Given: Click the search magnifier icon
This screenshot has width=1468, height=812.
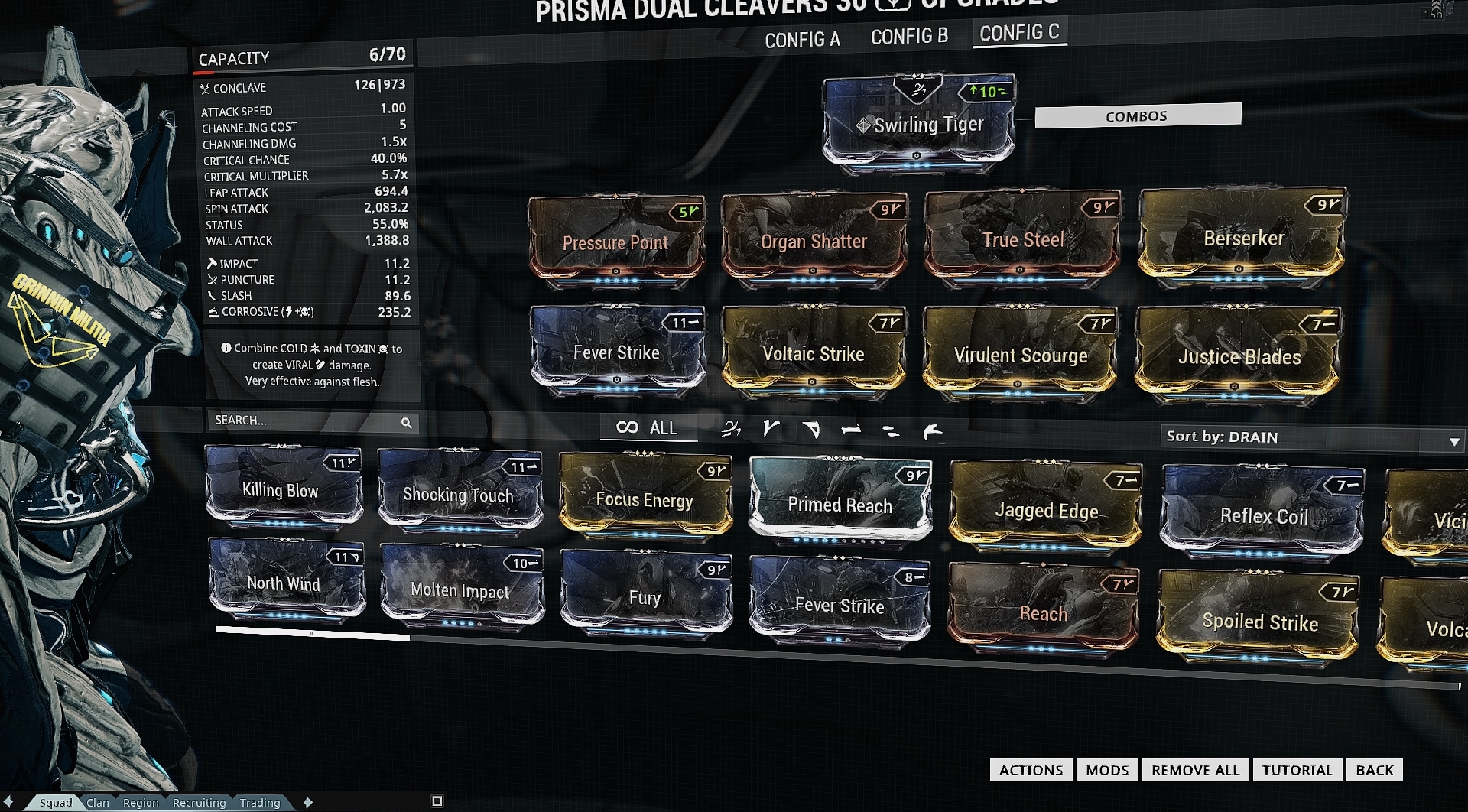Looking at the screenshot, I should tap(408, 422).
